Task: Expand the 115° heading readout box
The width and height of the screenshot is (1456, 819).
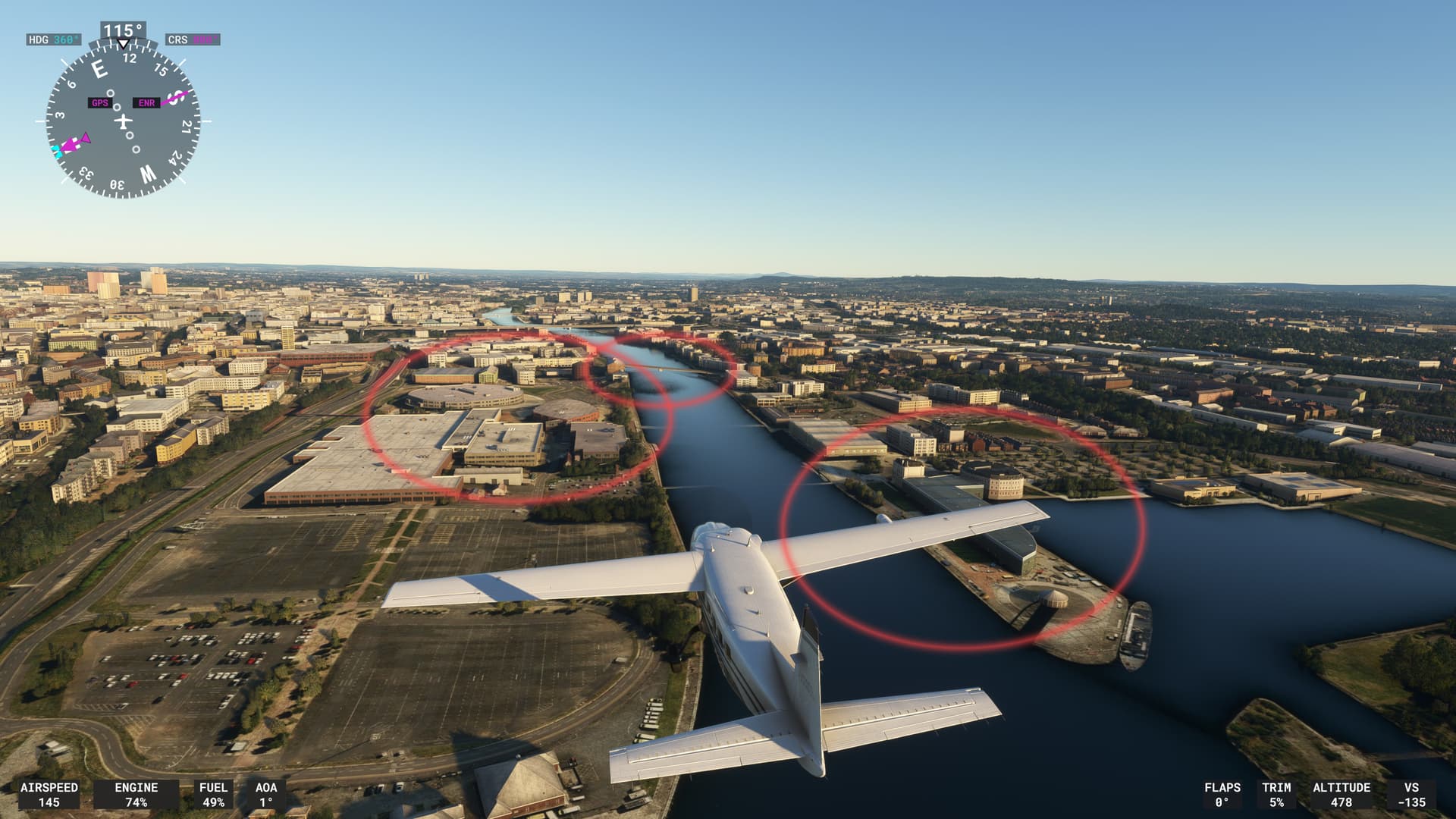Action: click(x=121, y=28)
